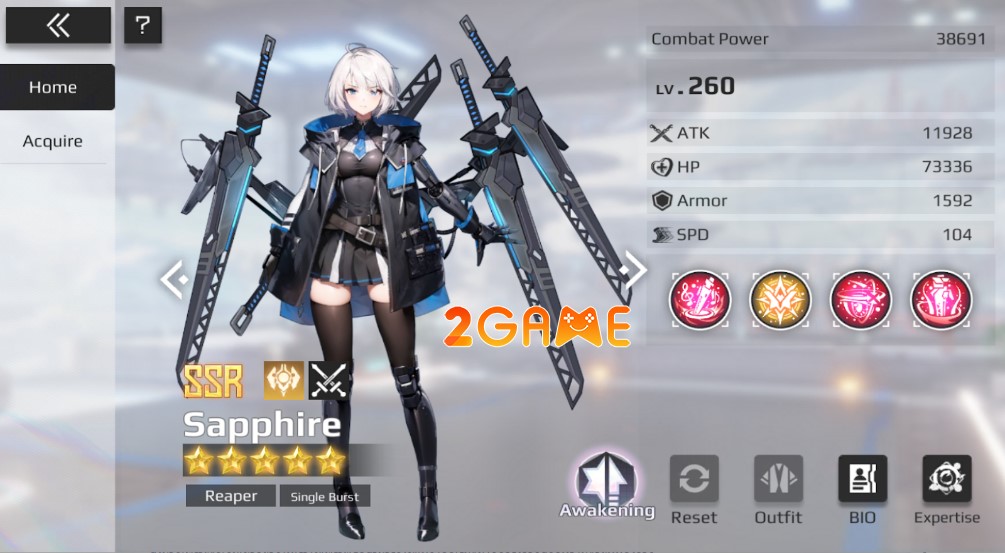Viewport: 1005px width, 553px height.
Task: Show the previous character with left arrow
Action: (x=172, y=279)
